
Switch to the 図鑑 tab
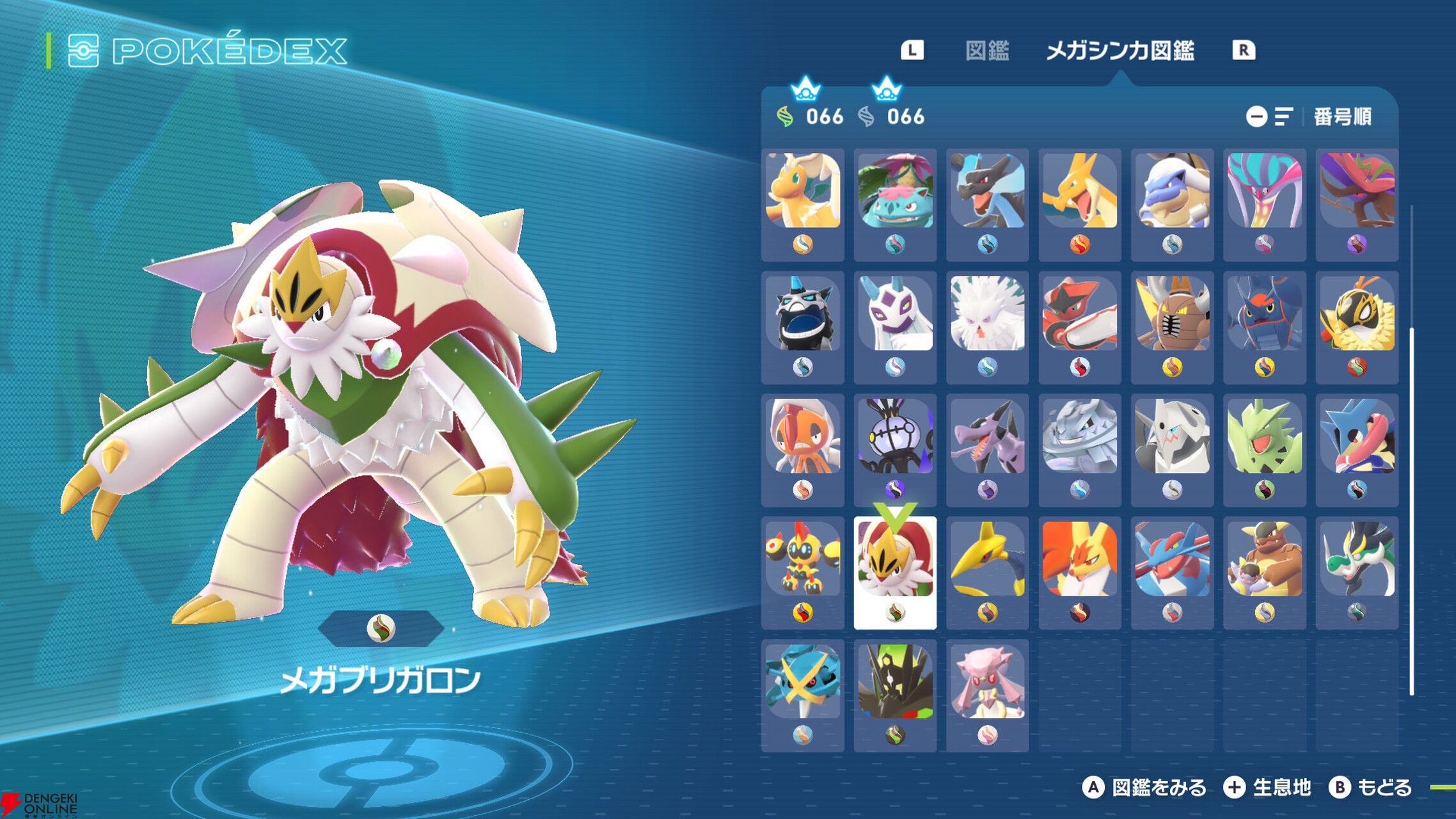tap(989, 49)
